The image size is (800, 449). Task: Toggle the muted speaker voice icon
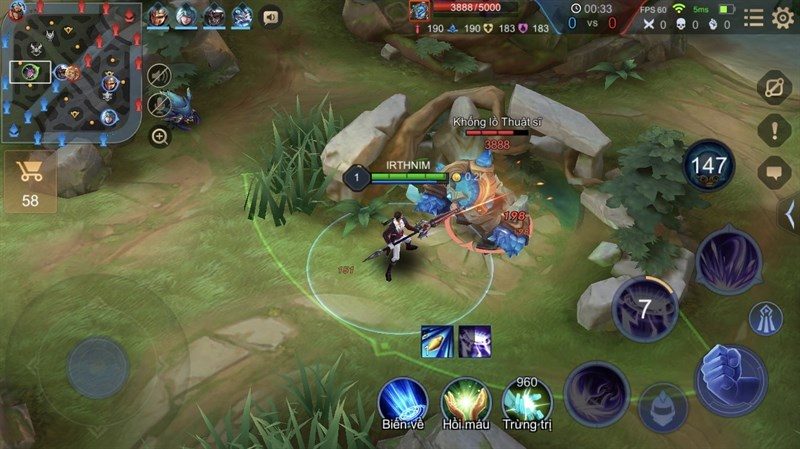click(x=158, y=76)
